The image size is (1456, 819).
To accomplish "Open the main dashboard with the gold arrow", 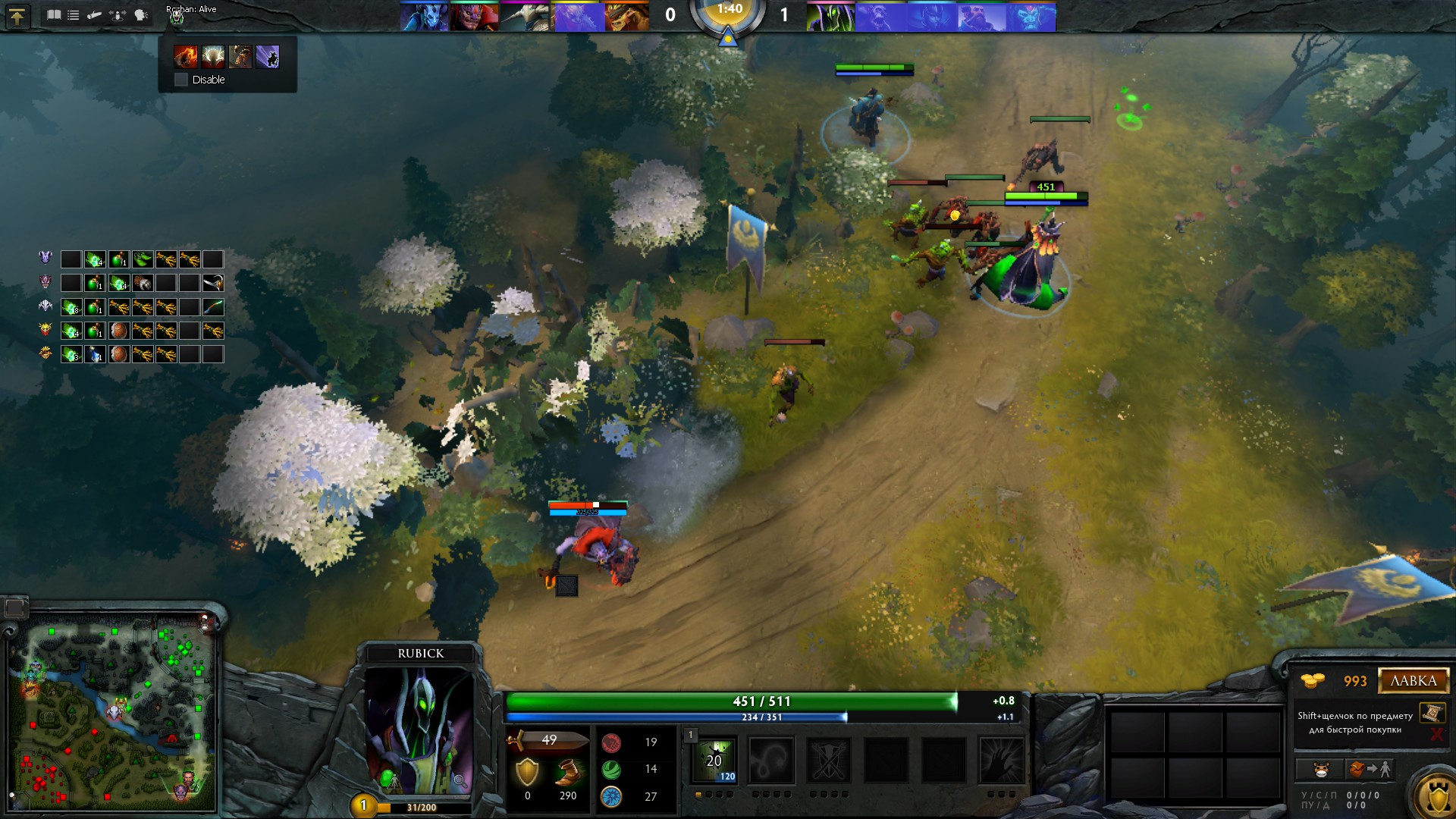I will (x=17, y=16).
